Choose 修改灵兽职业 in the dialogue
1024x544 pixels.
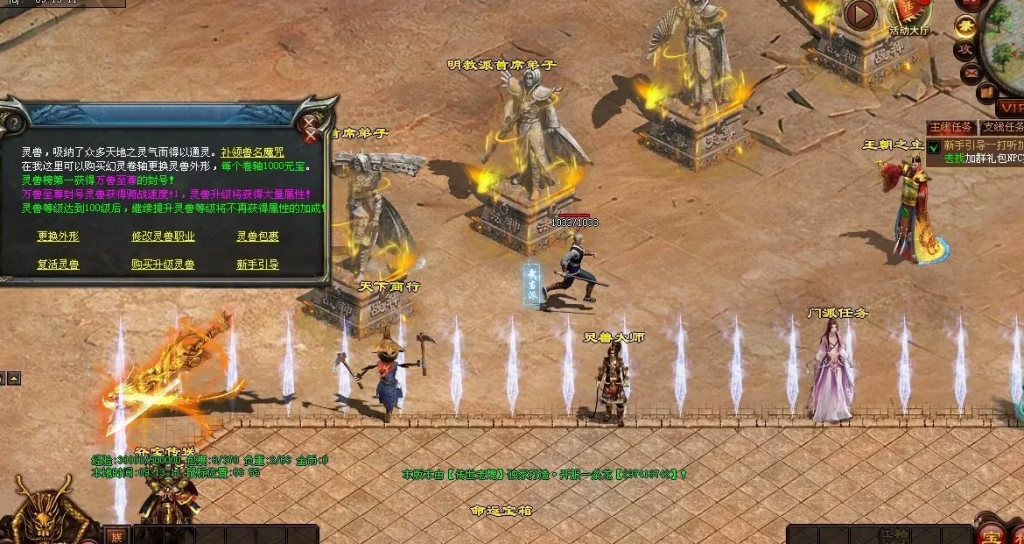(163, 237)
